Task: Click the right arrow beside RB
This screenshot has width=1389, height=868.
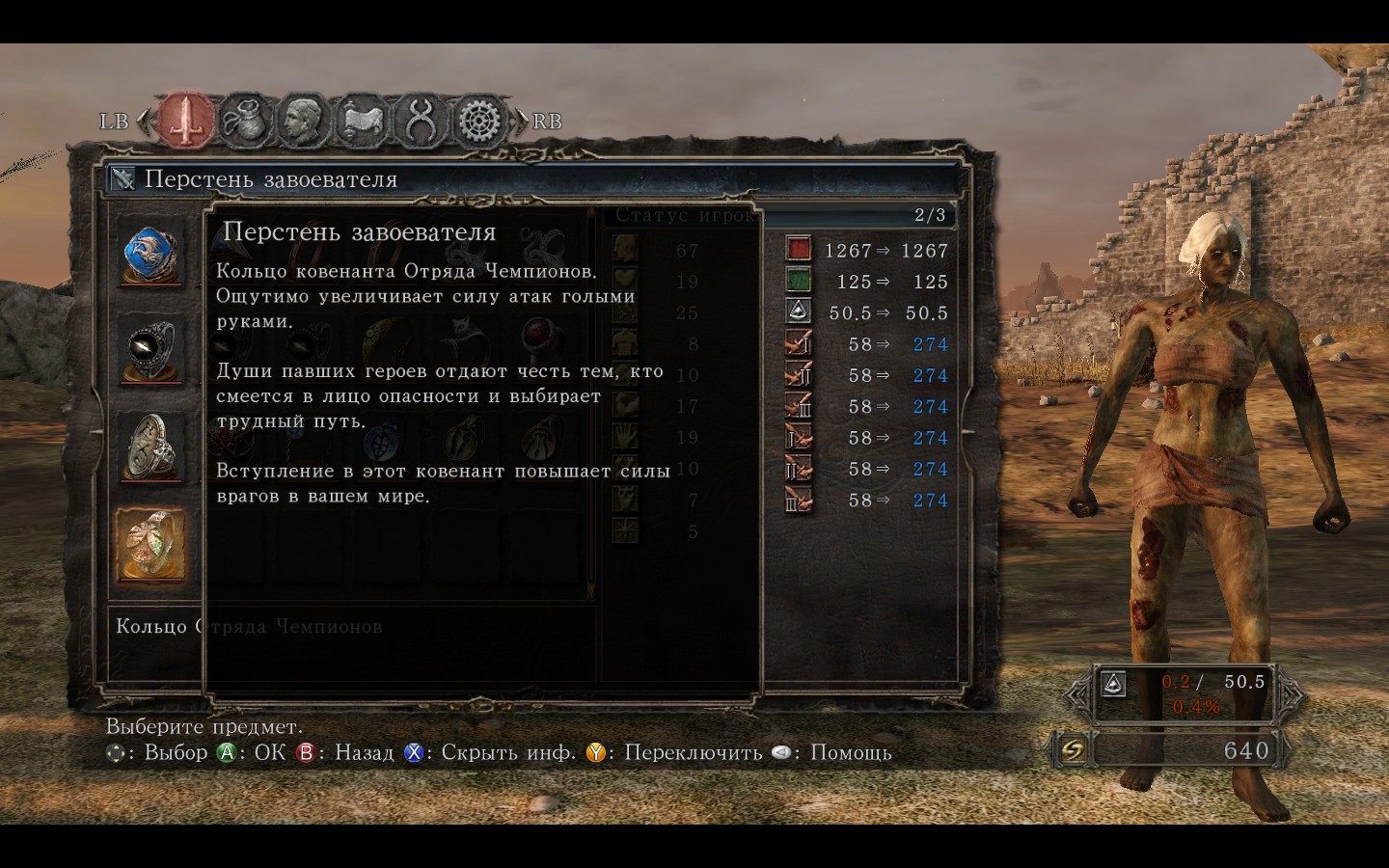Action: tap(522, 122)
